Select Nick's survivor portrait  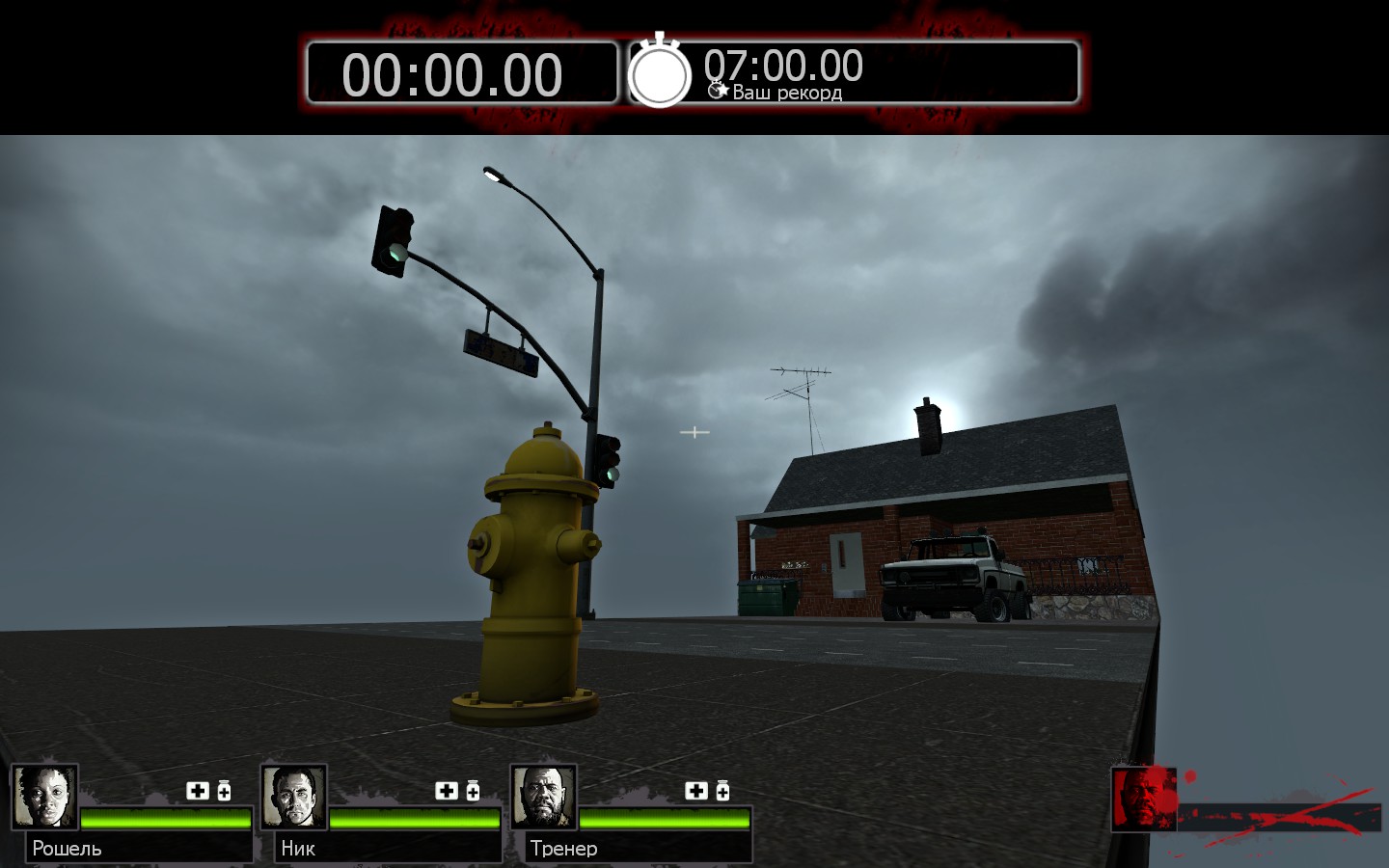pos(294,797)
